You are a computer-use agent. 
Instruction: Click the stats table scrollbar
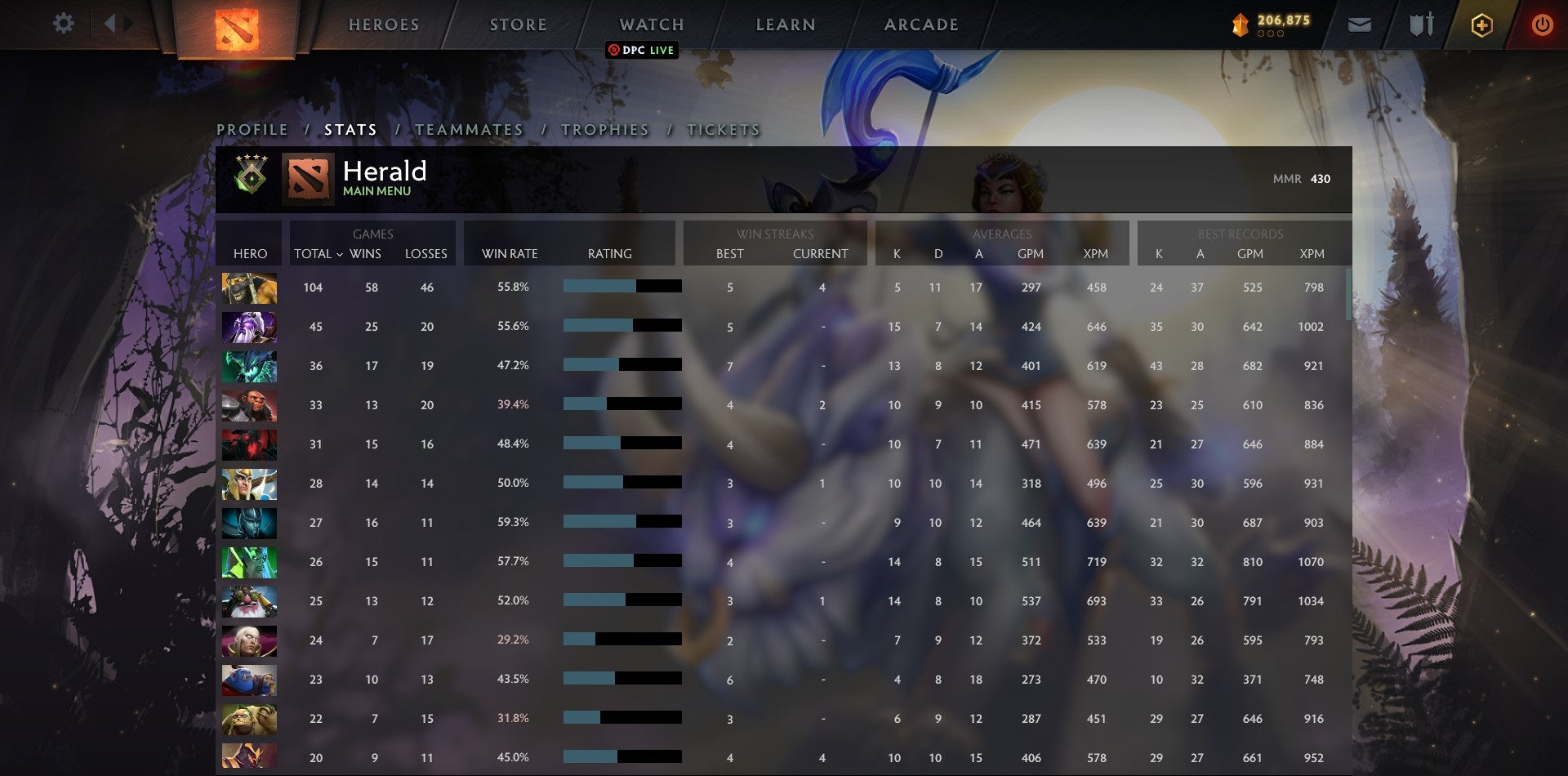(x=1348, y=294)
